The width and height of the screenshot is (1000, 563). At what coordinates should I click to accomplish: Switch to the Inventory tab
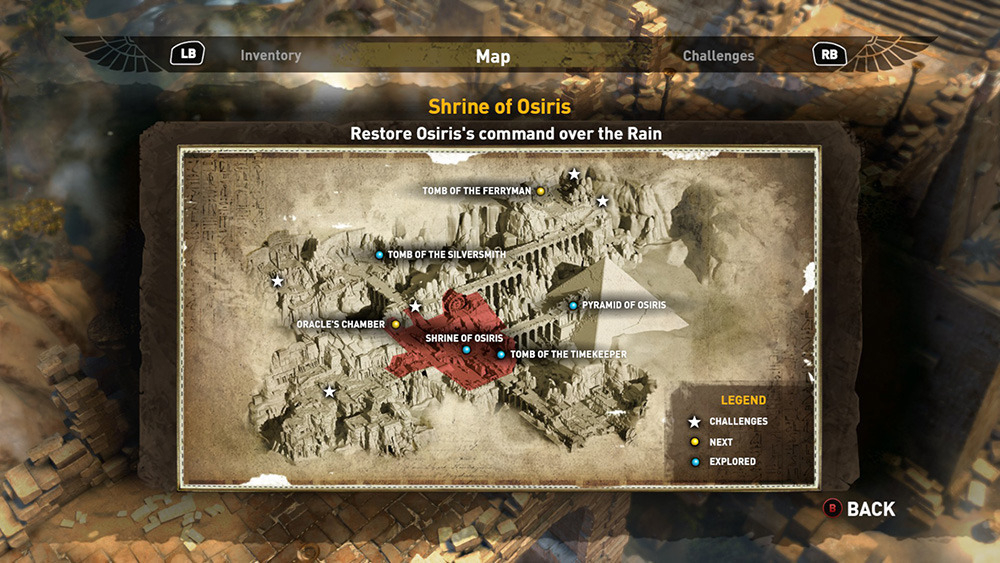(x=270, y=56)
